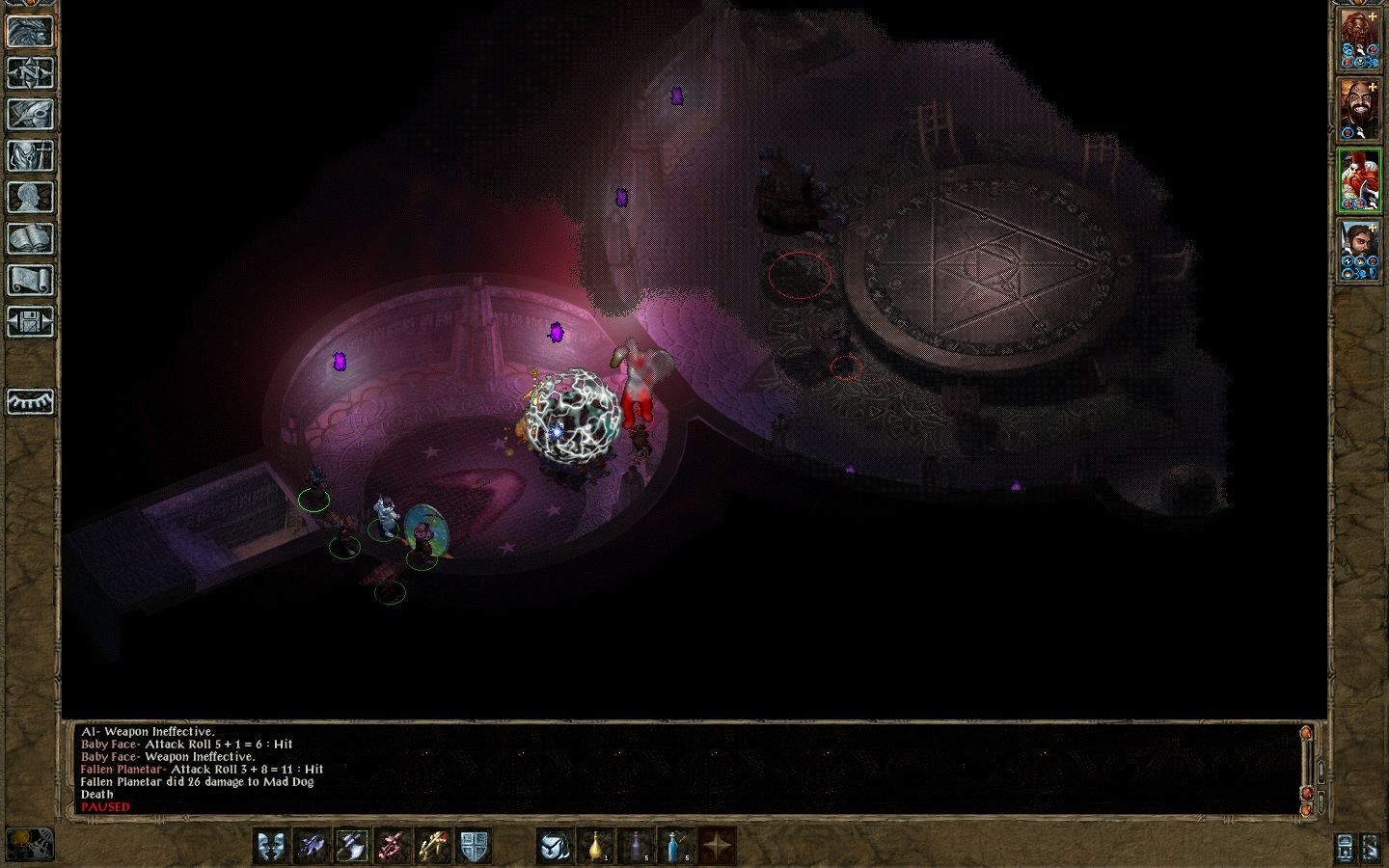Equip the selected axe weapon slot

[x=352, y=846]
